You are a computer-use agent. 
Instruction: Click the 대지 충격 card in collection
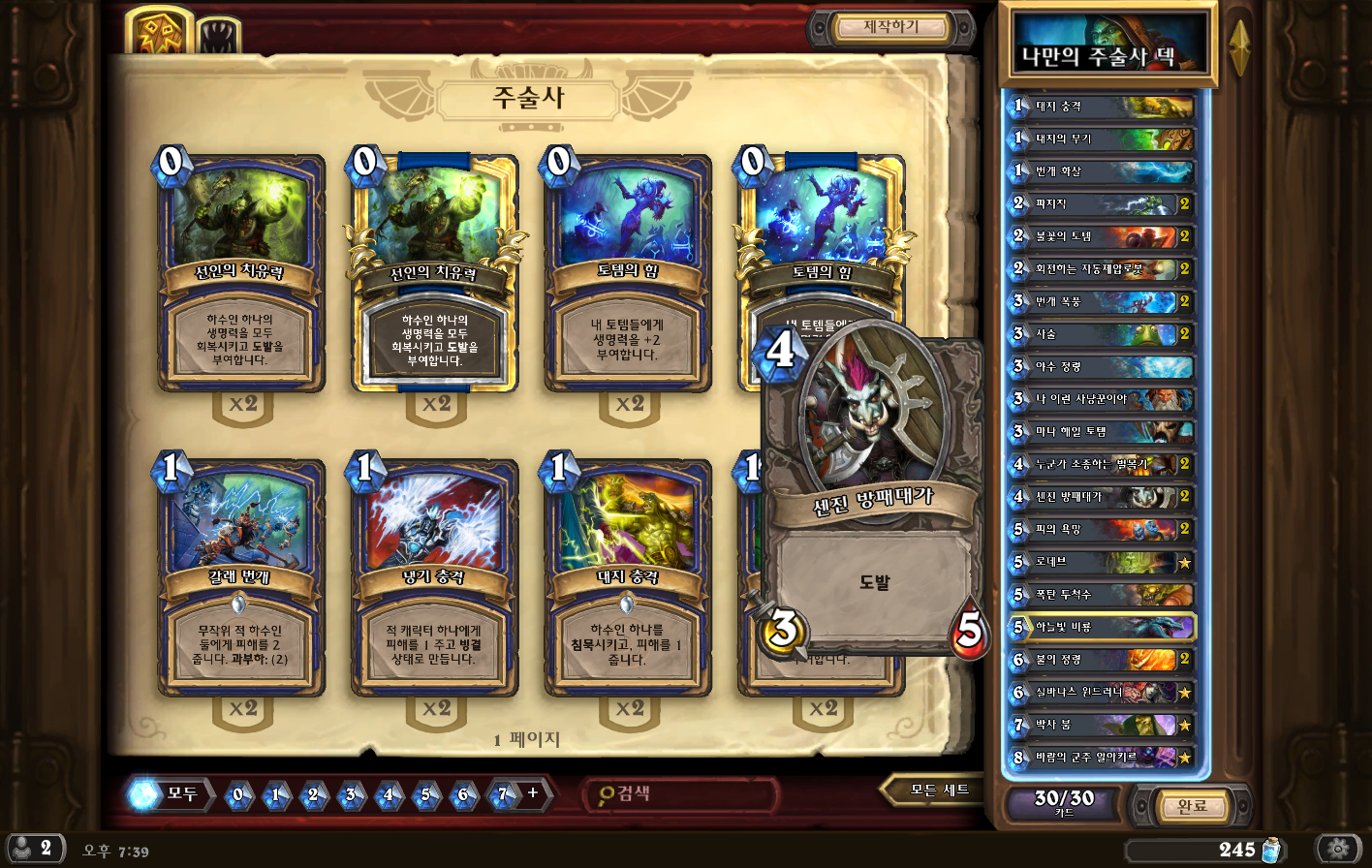pyautogui.click(x=628, y=578)
